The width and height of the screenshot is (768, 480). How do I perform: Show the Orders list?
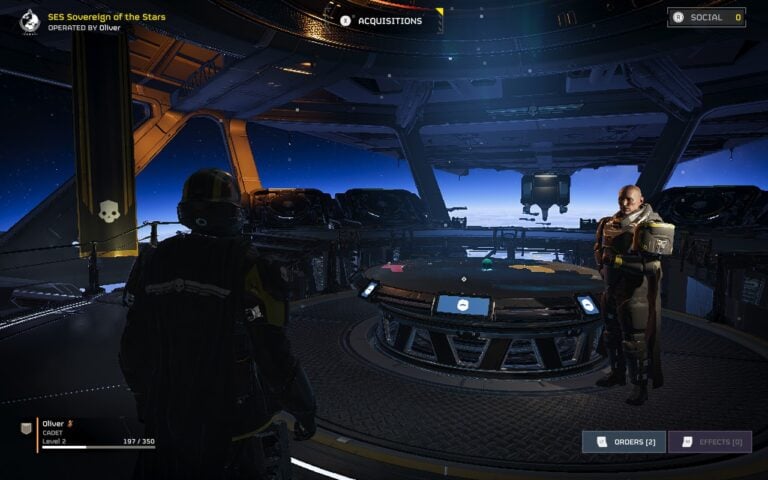[x=624, y=442]
